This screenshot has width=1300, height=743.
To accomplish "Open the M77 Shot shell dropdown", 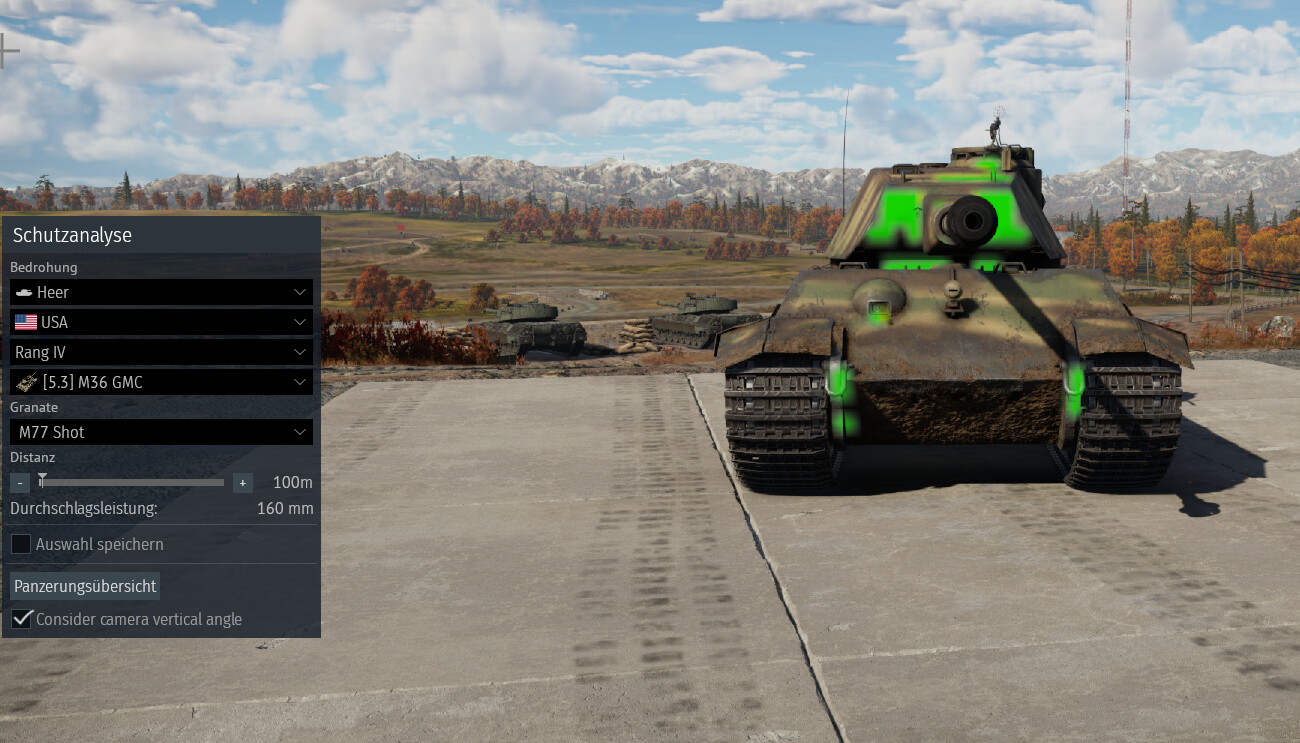I will coord(161,432).
